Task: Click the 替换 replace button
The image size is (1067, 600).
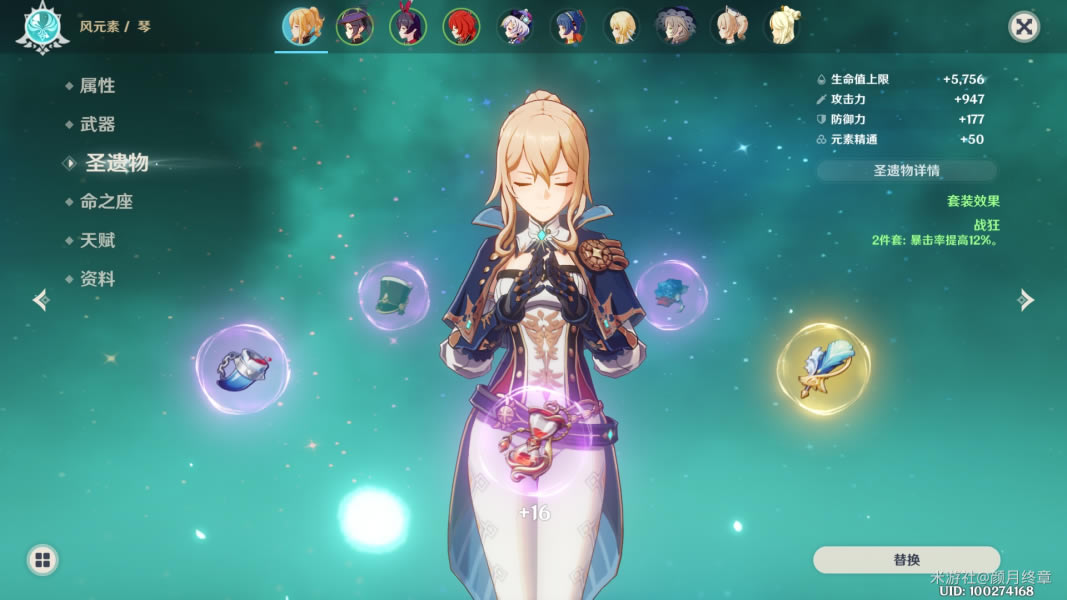Action: (x=906, y=560)
